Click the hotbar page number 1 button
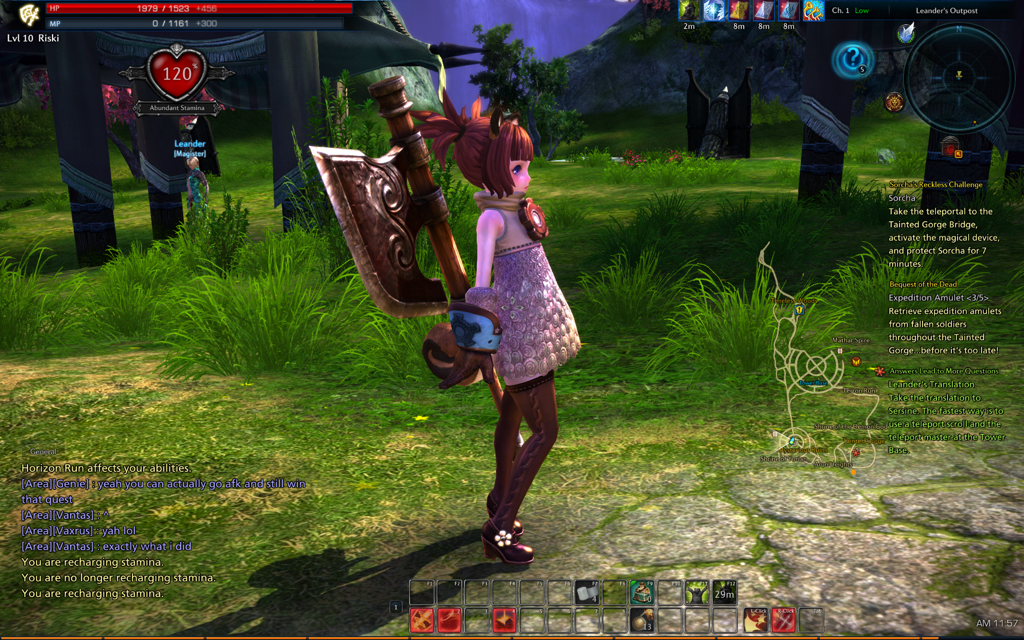Screen dimensions: 1024x640 396,607
